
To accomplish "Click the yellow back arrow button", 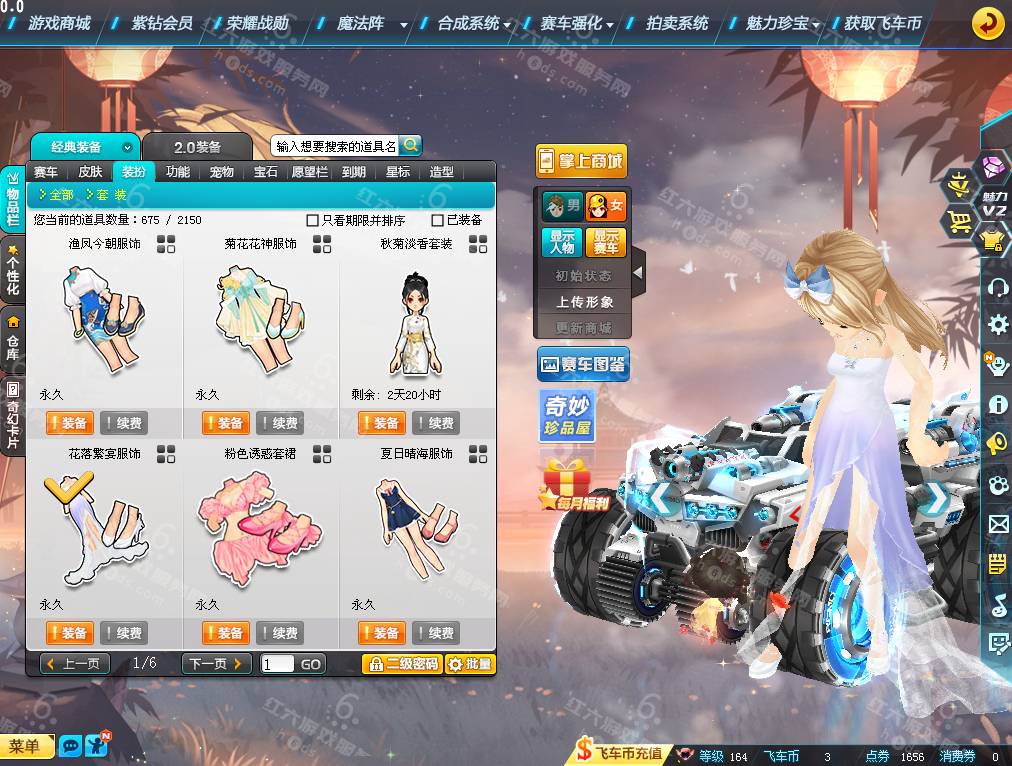I will pos(988,23).
